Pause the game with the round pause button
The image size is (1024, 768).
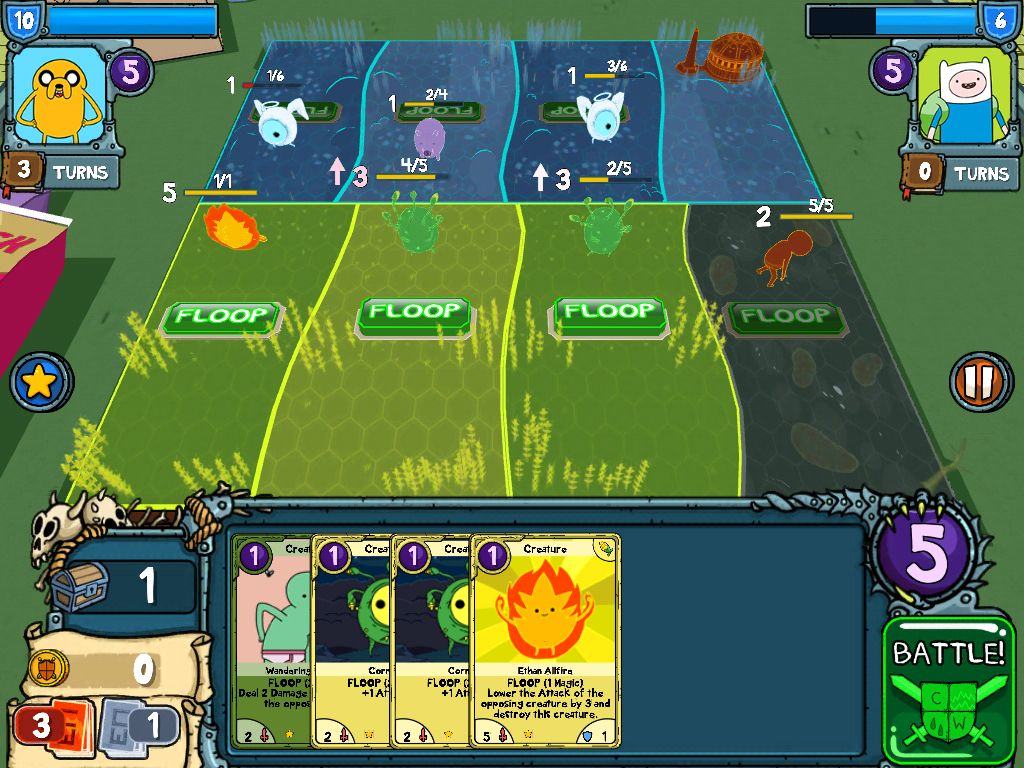980,381
